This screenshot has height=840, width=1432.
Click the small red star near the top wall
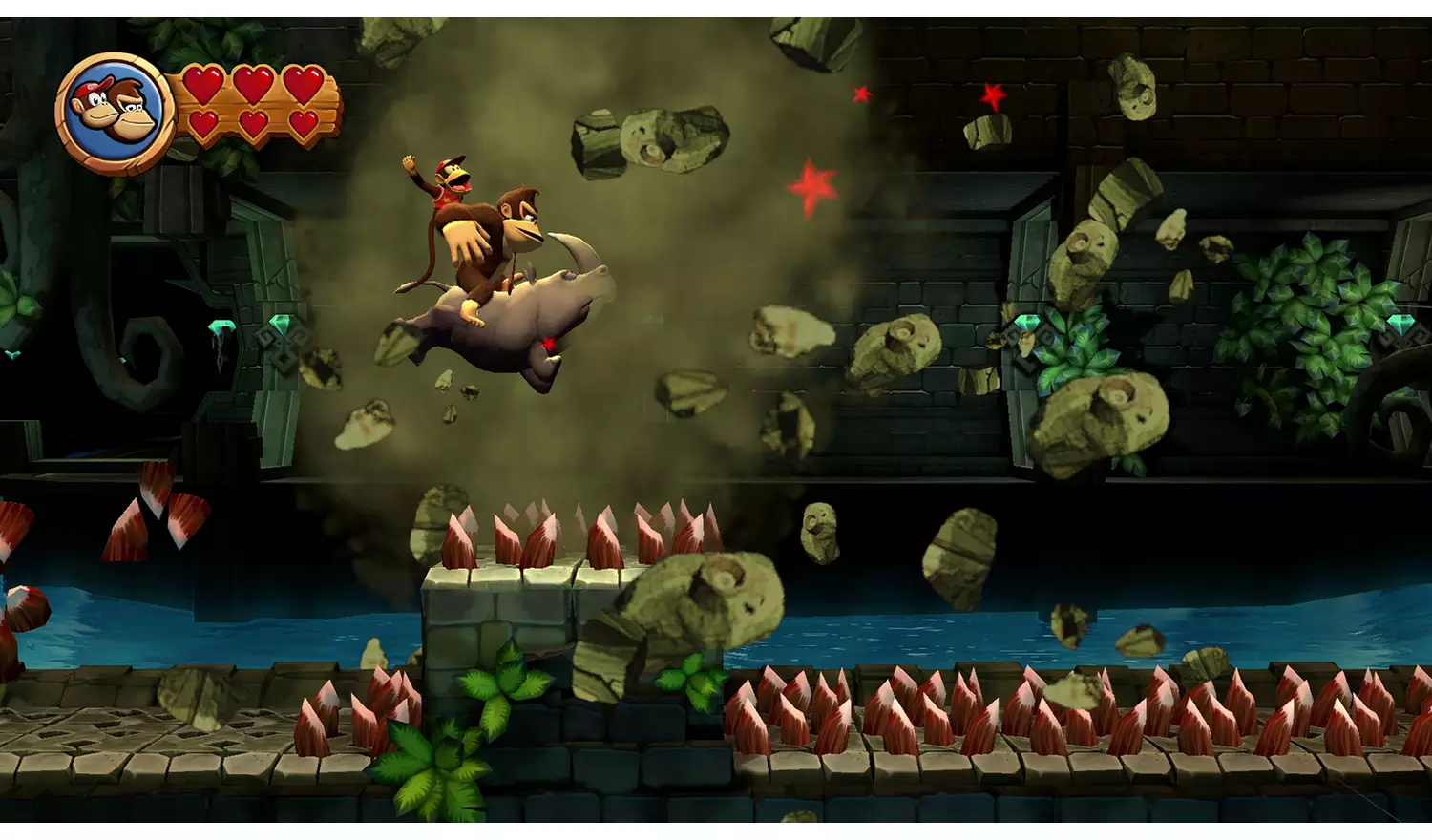pos(862,94)
